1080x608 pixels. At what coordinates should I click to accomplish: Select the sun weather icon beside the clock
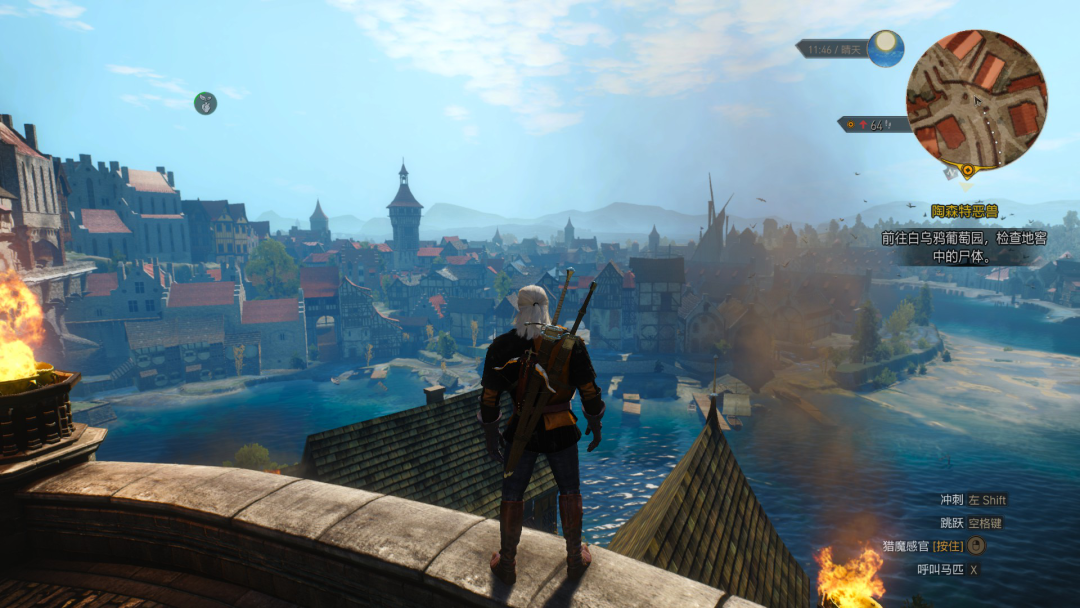pos(885,48)
